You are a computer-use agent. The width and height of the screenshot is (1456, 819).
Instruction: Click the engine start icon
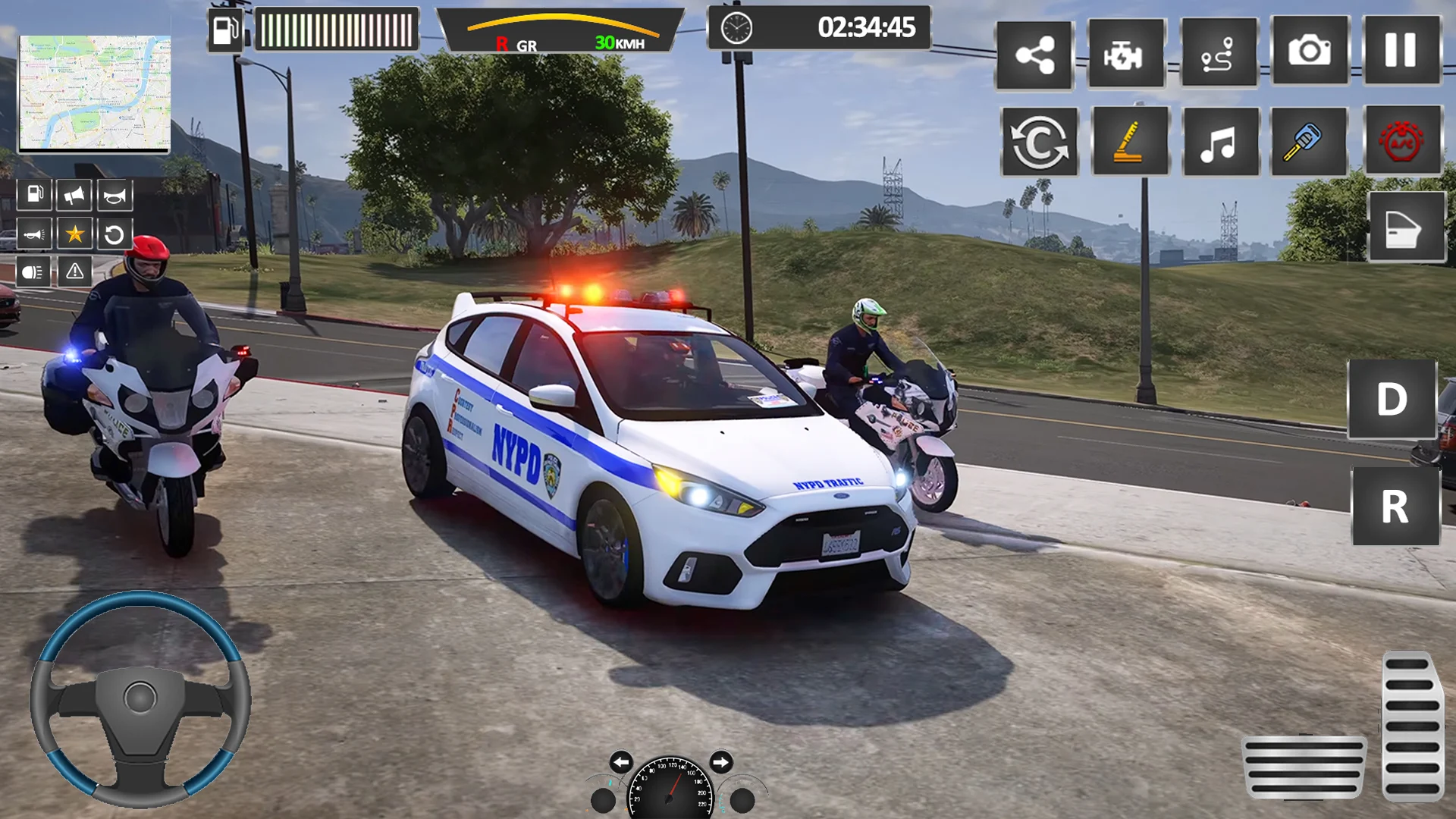(1125, 55)
